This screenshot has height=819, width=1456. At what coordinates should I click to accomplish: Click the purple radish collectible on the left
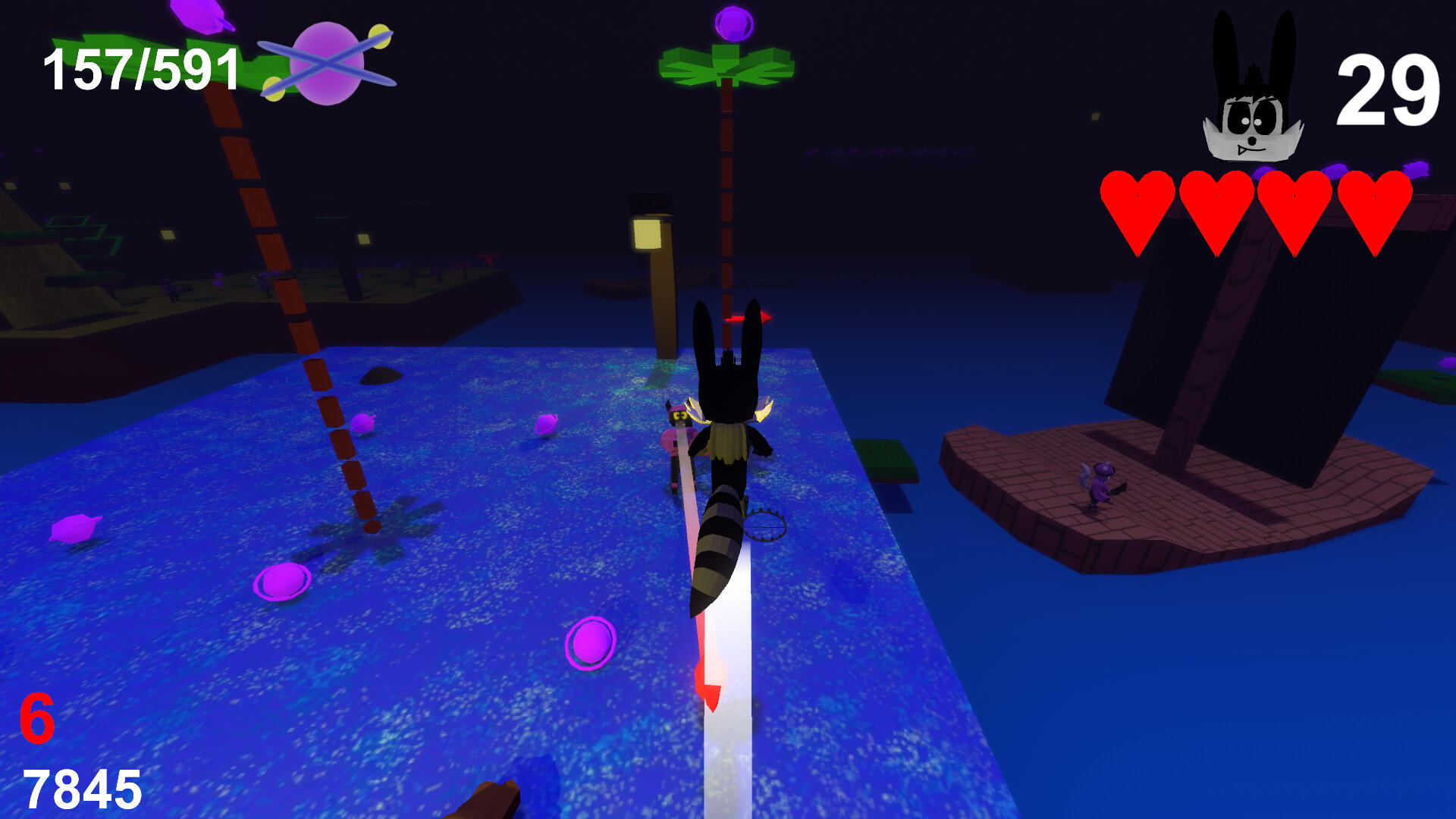pyautogui.click(x=76, y=527)
